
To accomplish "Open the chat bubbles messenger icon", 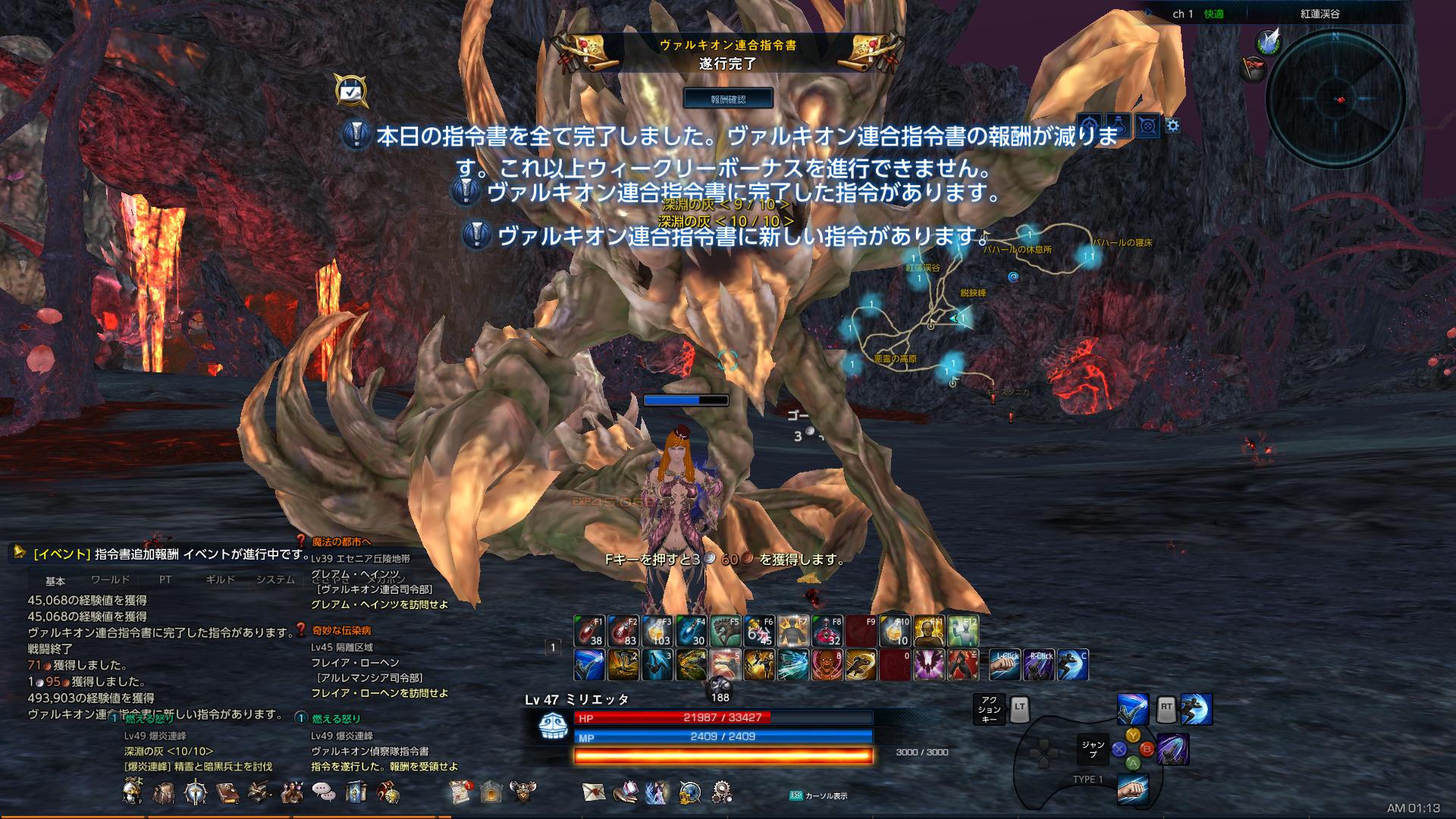I will tap(325, 790).
